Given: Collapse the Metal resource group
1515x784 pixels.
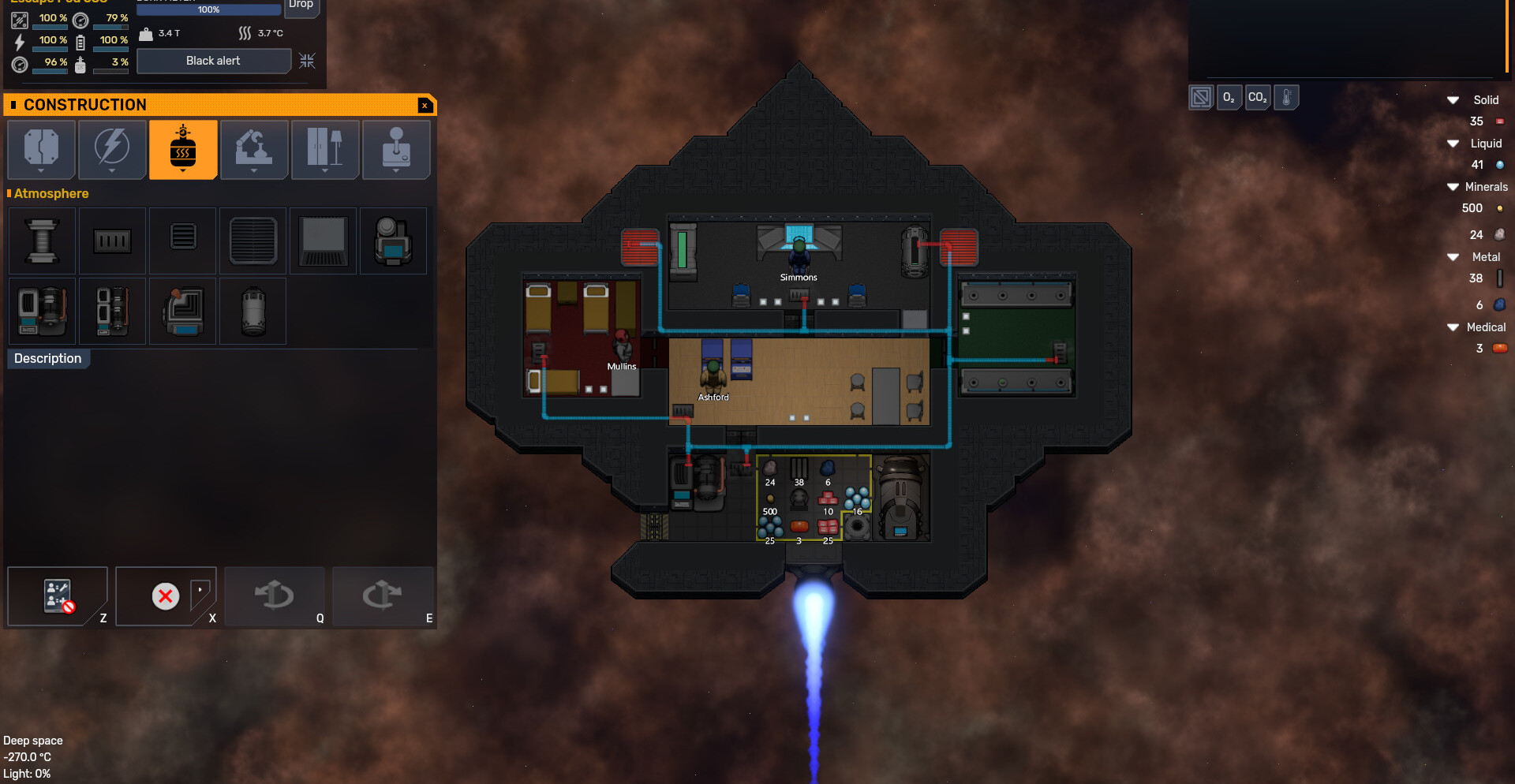Looking at the screenshot, I should tap(1453, 257).
